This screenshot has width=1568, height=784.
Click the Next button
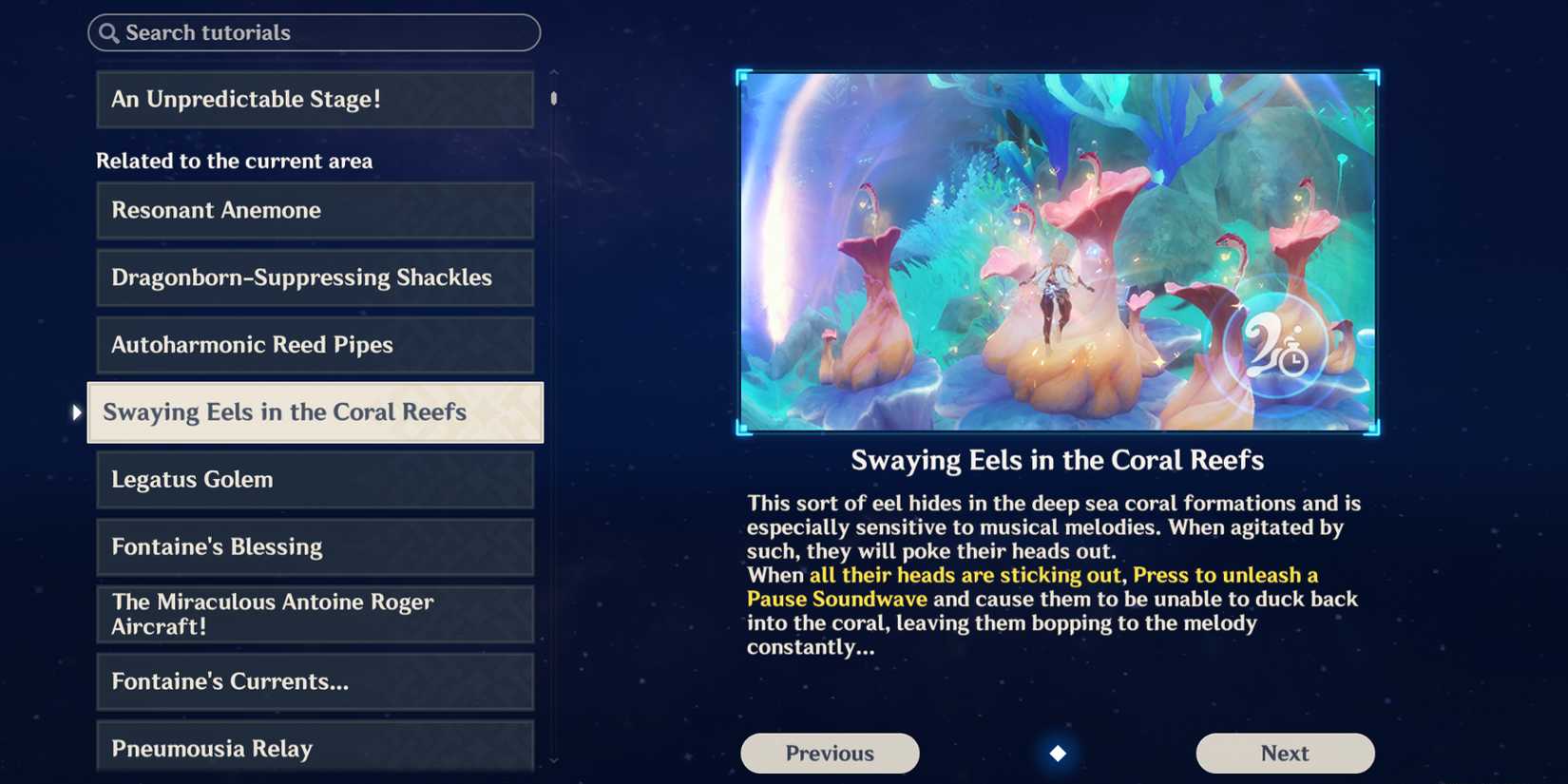point(1285,753)
